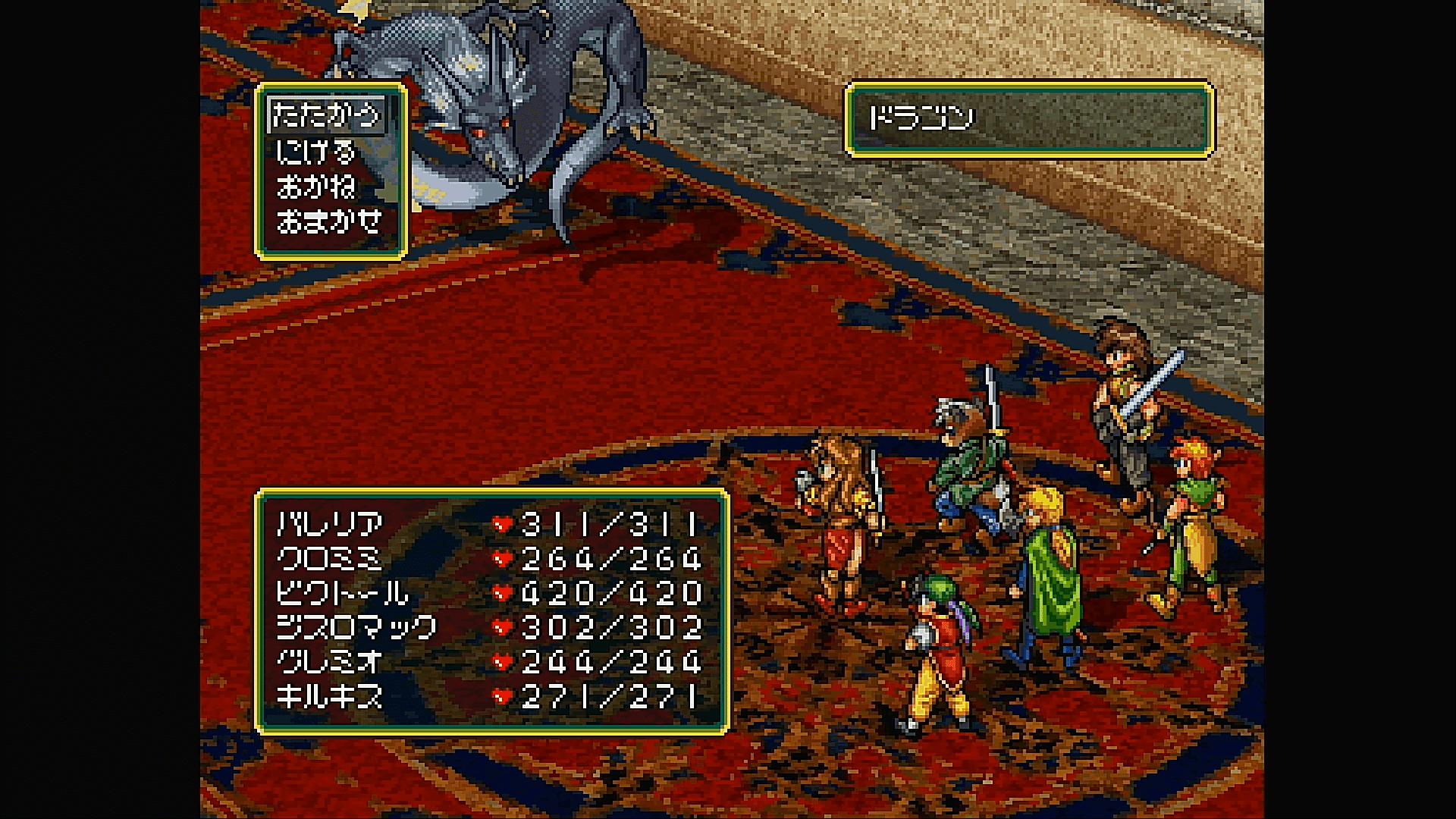This screenshot has height=819, width=1456.
Task: Pick グレミオ from the party list
Action: click(x=329, y=662)
